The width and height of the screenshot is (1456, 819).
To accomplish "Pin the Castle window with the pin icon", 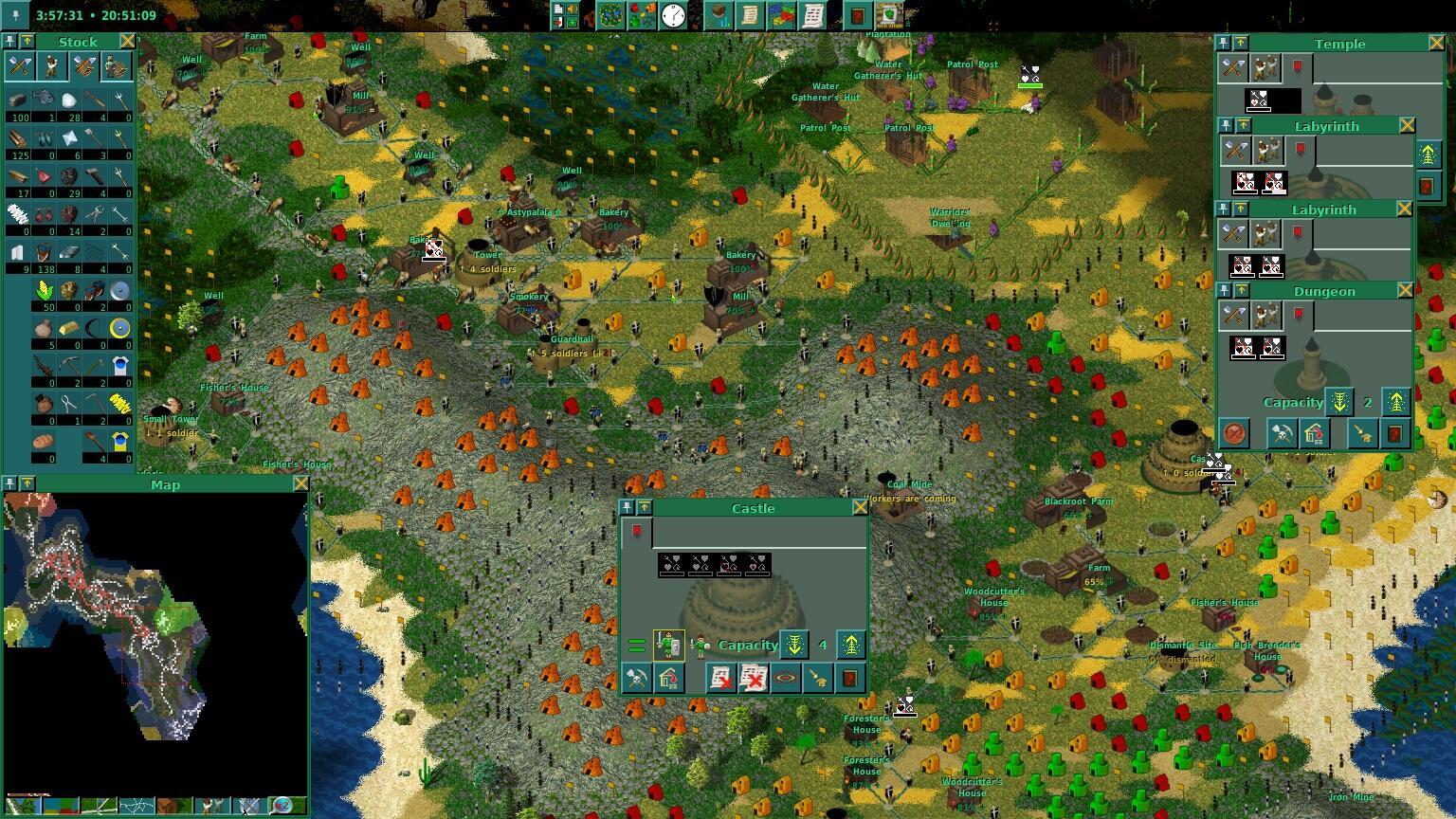I will pyautogui.click(x=627, y=507).
